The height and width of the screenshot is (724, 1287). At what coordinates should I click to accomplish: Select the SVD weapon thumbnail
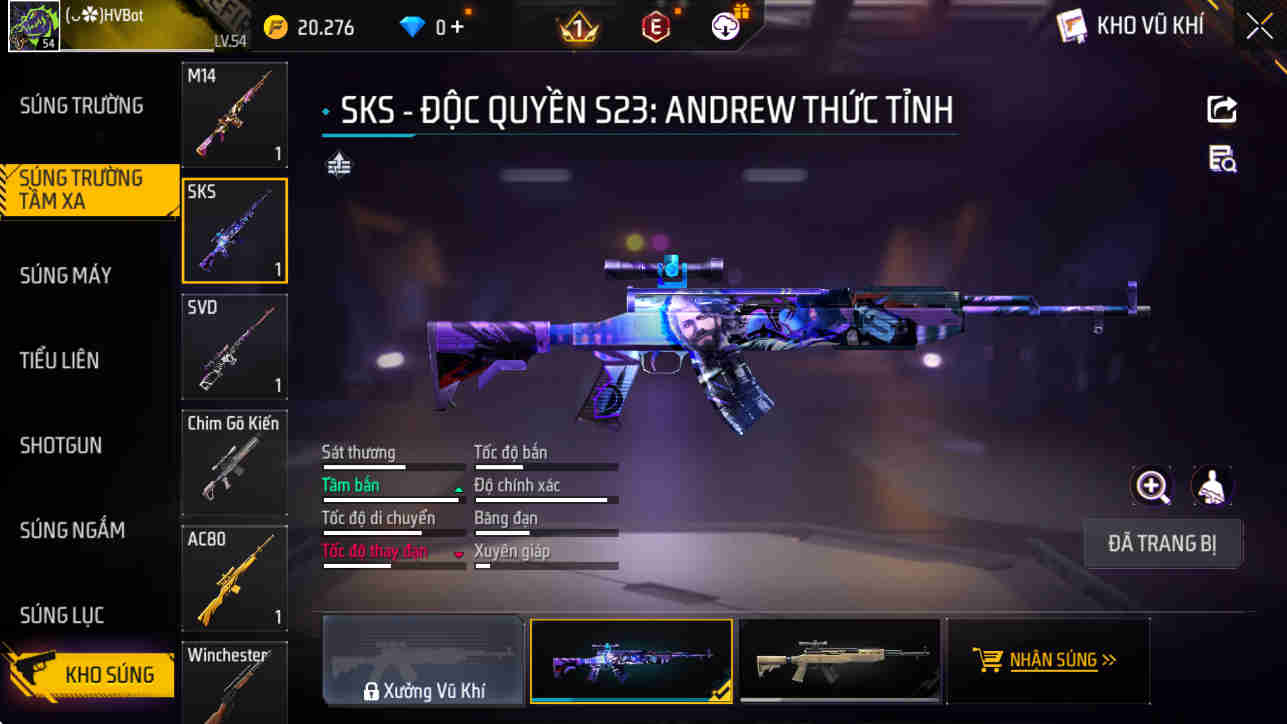[x=234, y=347]
